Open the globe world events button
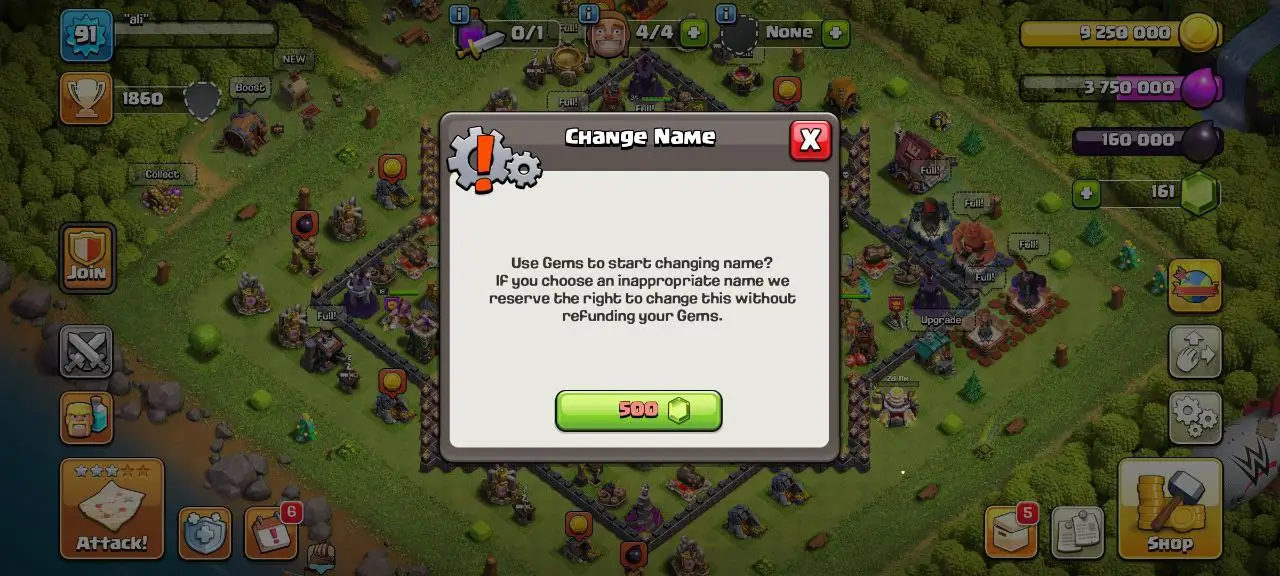 click(1195, 286)
